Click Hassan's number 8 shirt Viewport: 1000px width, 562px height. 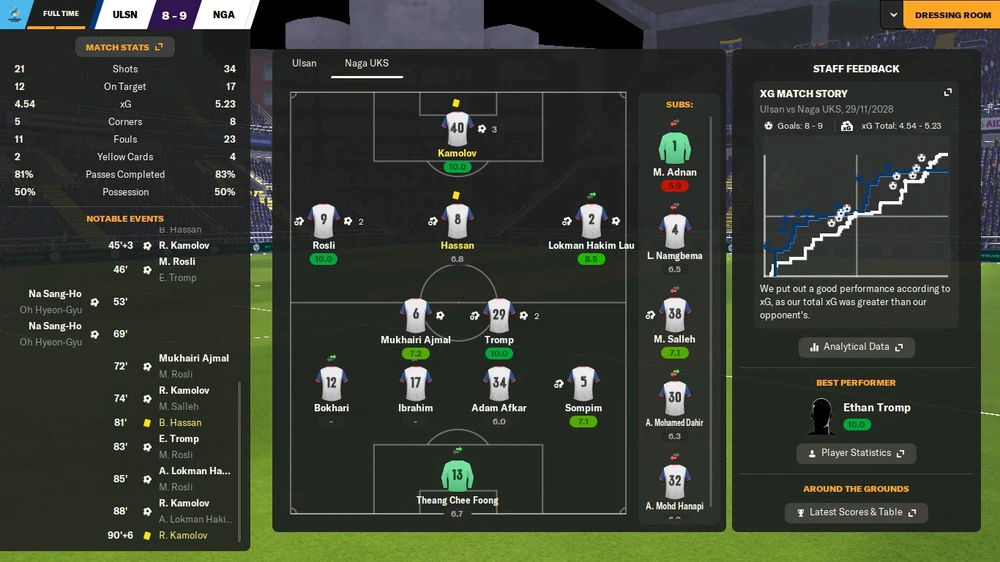tap(457, 221)
